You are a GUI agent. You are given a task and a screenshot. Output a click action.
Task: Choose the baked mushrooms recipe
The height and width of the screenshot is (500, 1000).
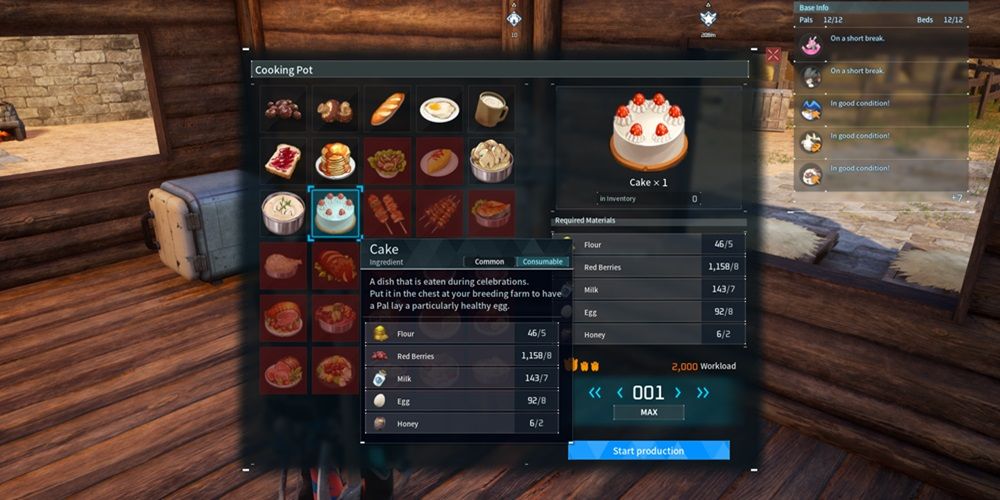click(335, 108)
